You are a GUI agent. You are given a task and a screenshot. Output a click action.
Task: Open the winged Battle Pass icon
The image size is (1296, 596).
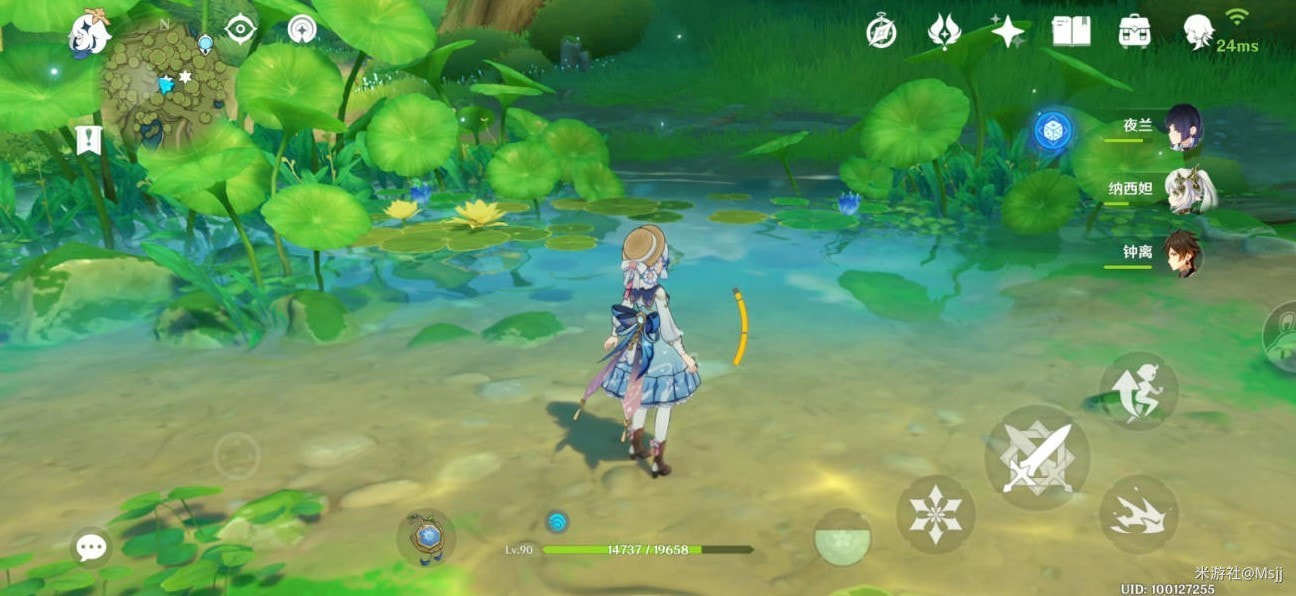tap(944, 32)
